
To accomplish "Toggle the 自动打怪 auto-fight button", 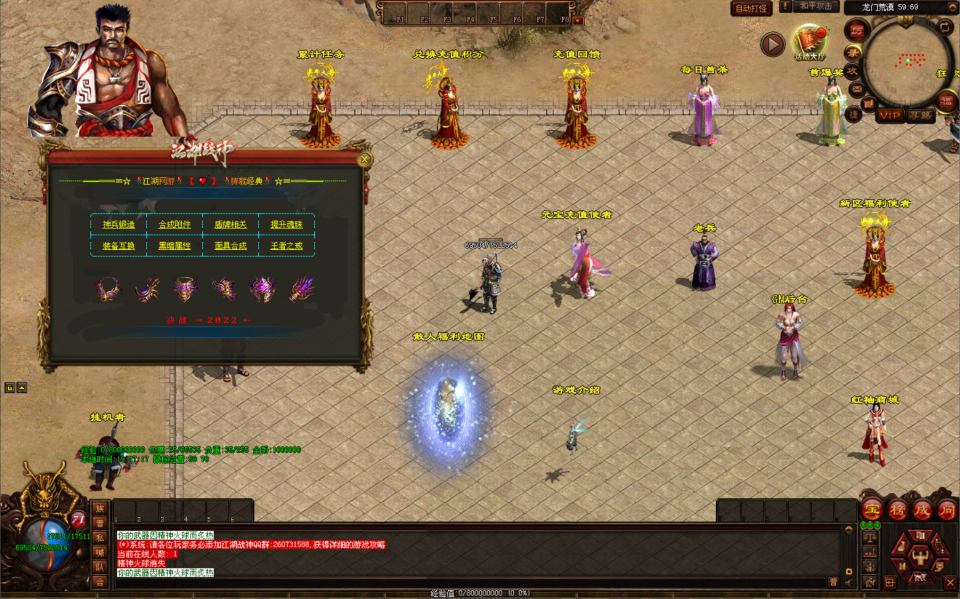I will 751,8.
